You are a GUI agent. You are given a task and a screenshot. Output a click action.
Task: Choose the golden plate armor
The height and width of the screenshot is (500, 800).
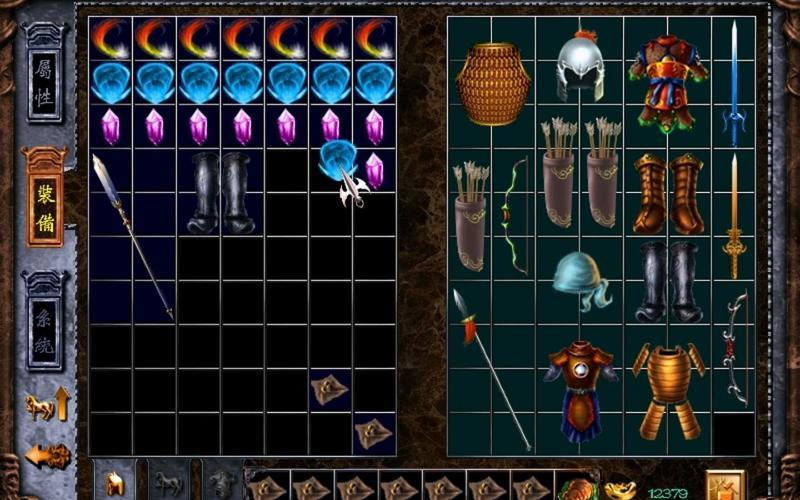(x=668, y=388)
